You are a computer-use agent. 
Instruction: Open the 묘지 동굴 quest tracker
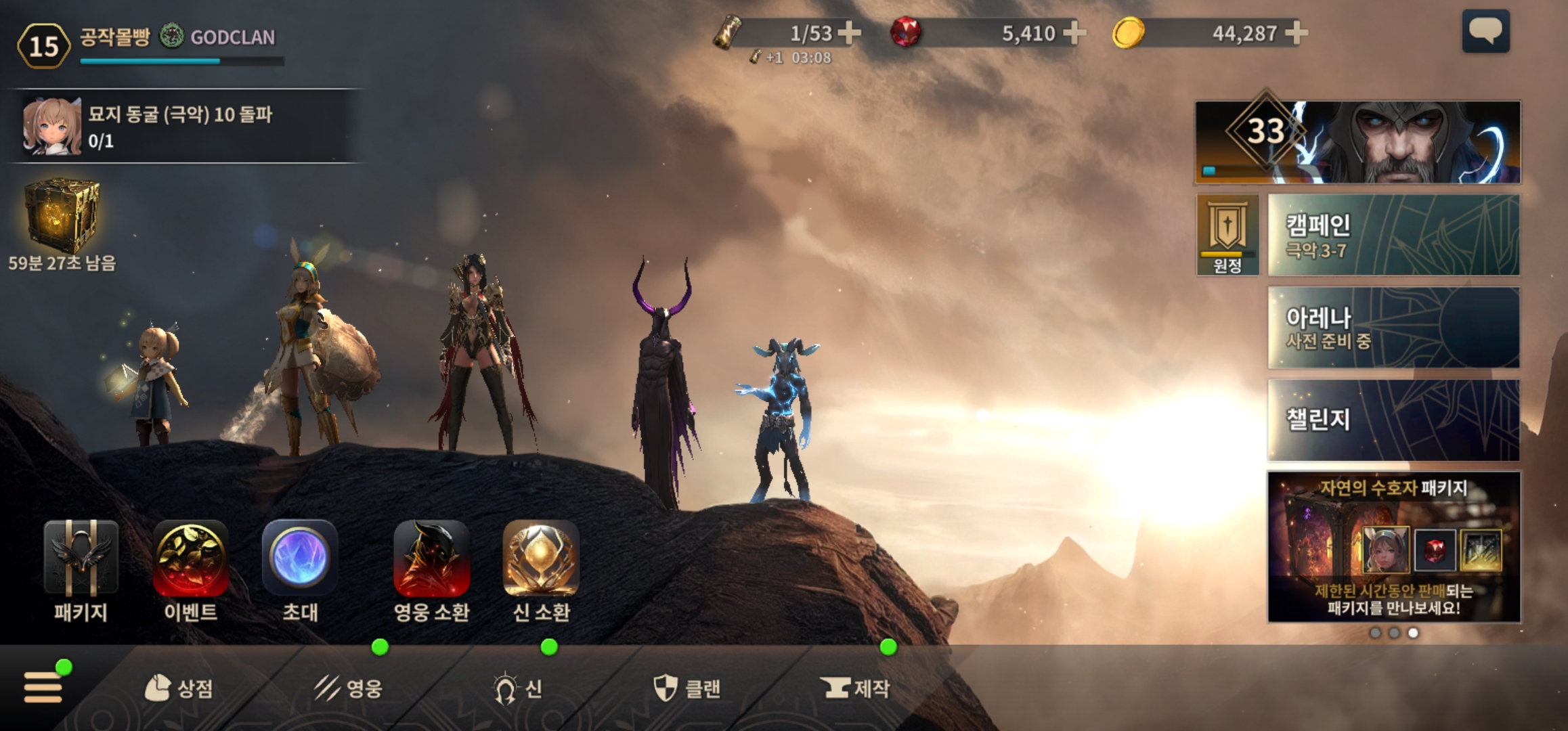pyautogui.click(x=183, y=126)
